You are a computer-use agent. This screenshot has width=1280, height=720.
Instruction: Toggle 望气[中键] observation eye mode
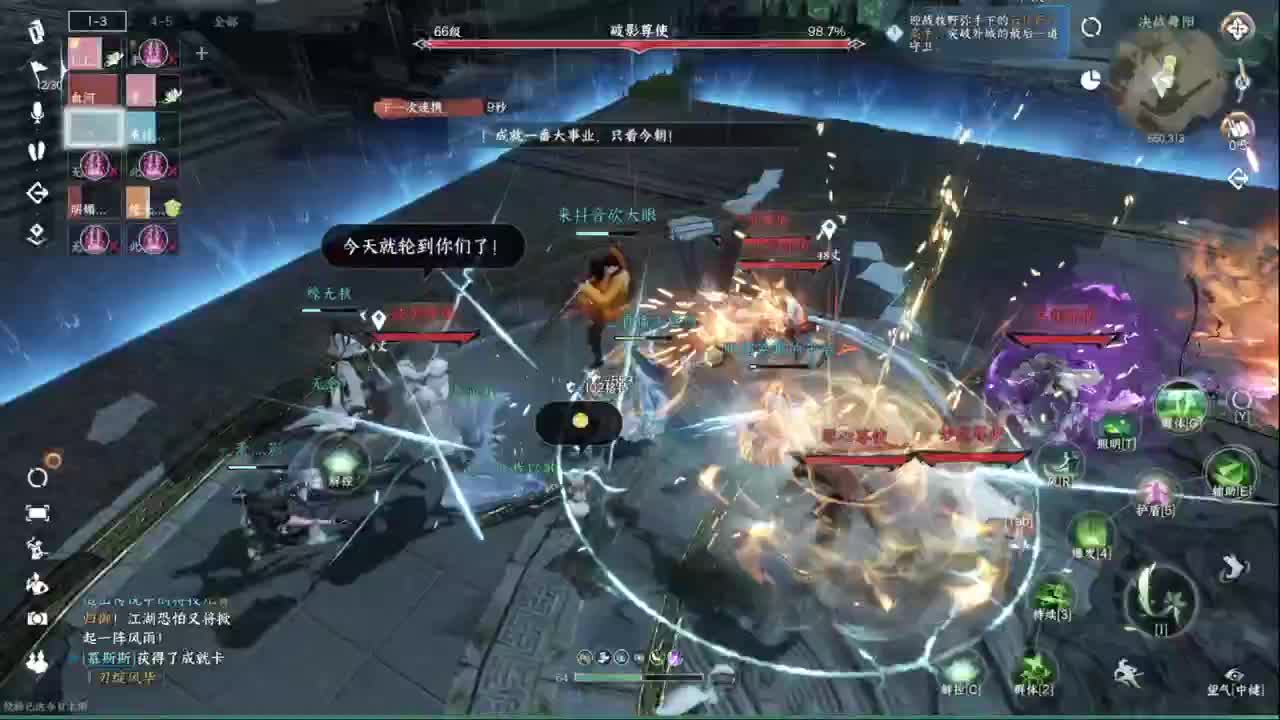point(1237,673)
